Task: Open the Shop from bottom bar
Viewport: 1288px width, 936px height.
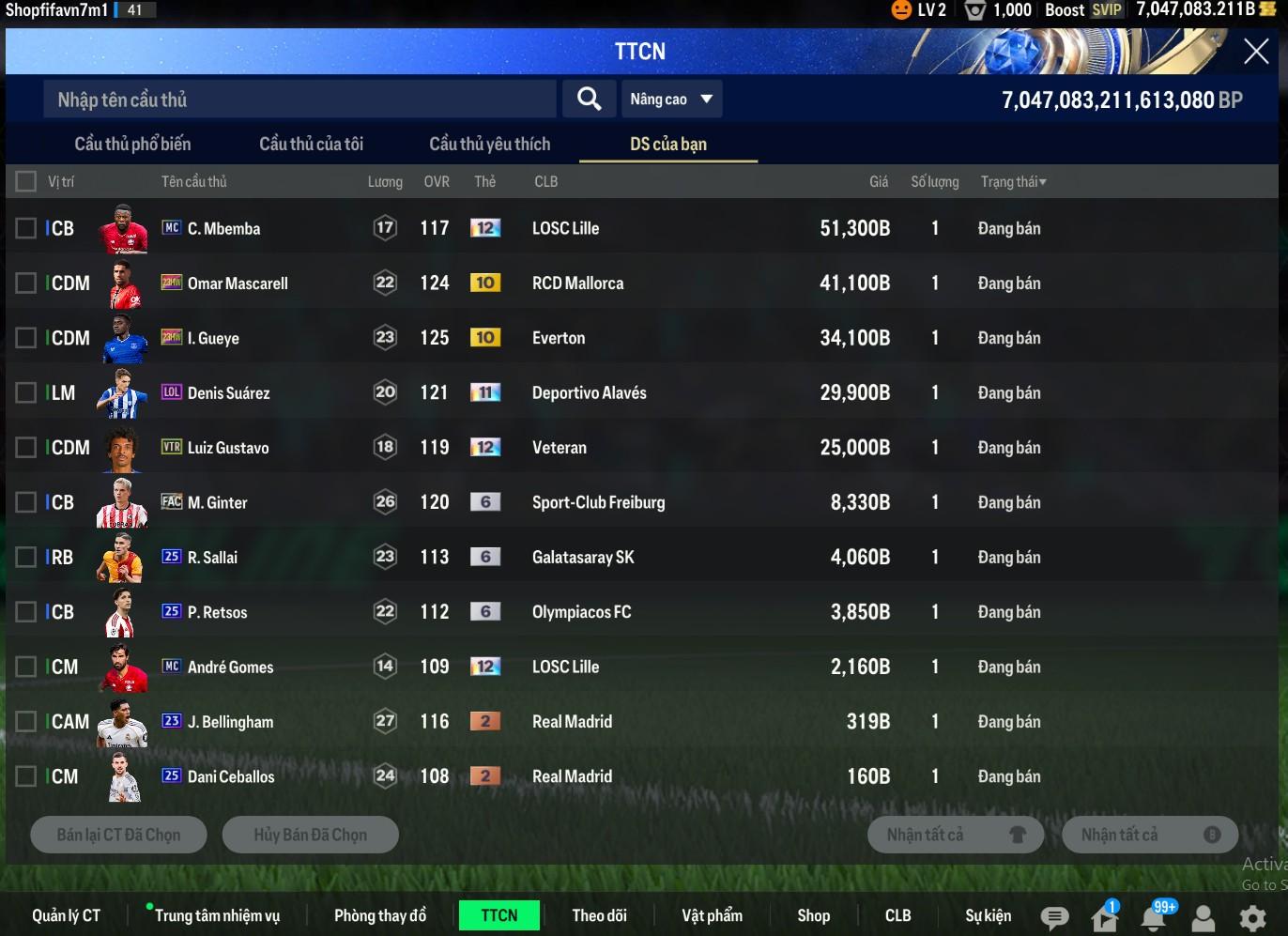Action: [x=813, y=915]
